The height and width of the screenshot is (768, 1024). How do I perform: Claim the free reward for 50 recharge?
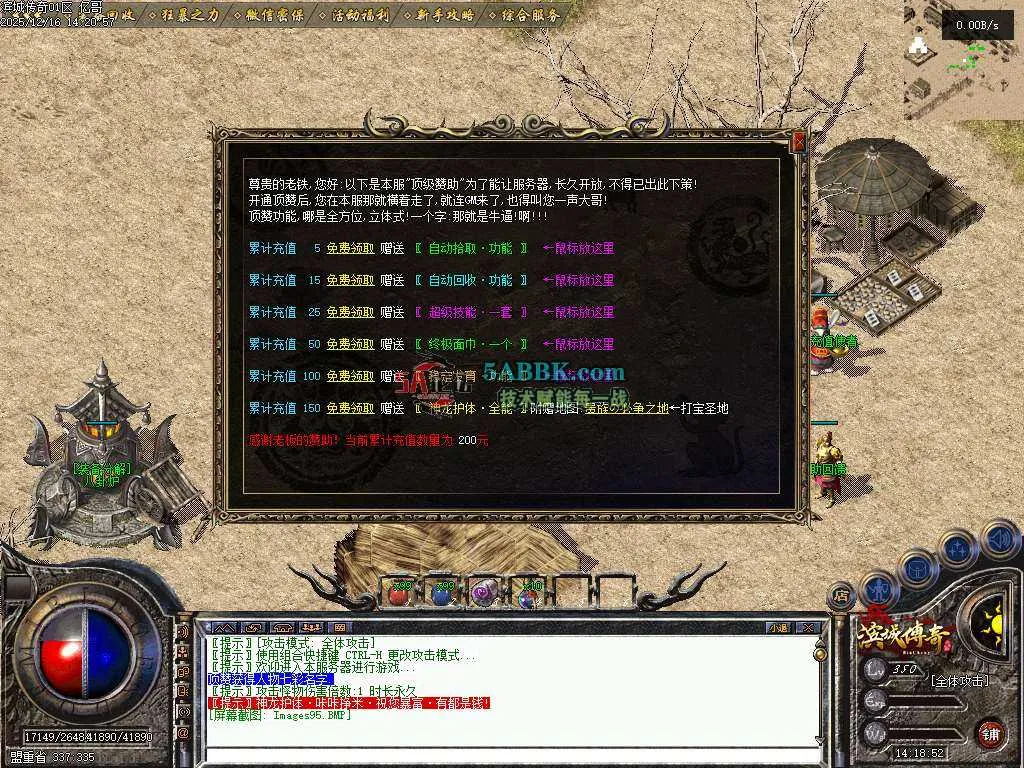click(x=350, y=345)
